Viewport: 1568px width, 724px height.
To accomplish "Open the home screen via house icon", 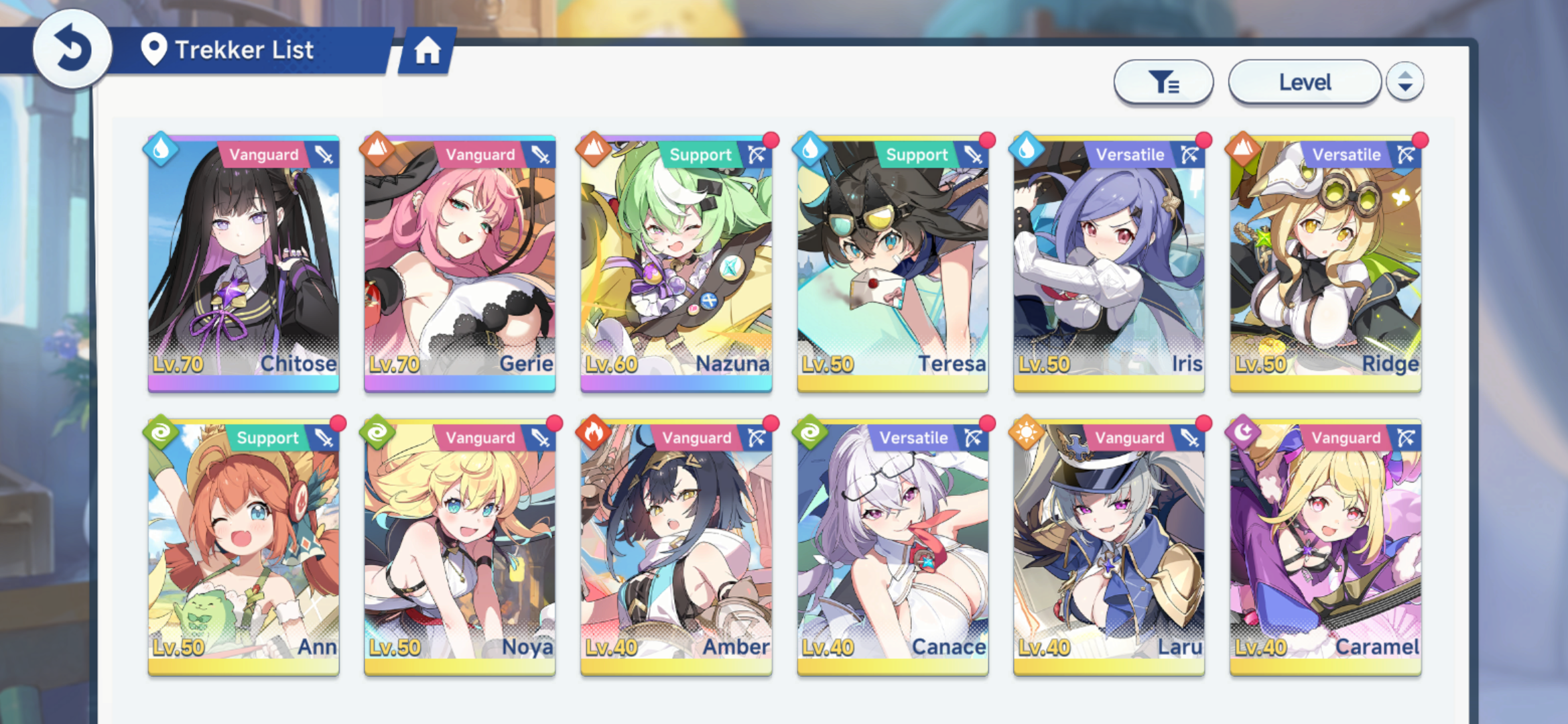I will (x=428, y=50).
